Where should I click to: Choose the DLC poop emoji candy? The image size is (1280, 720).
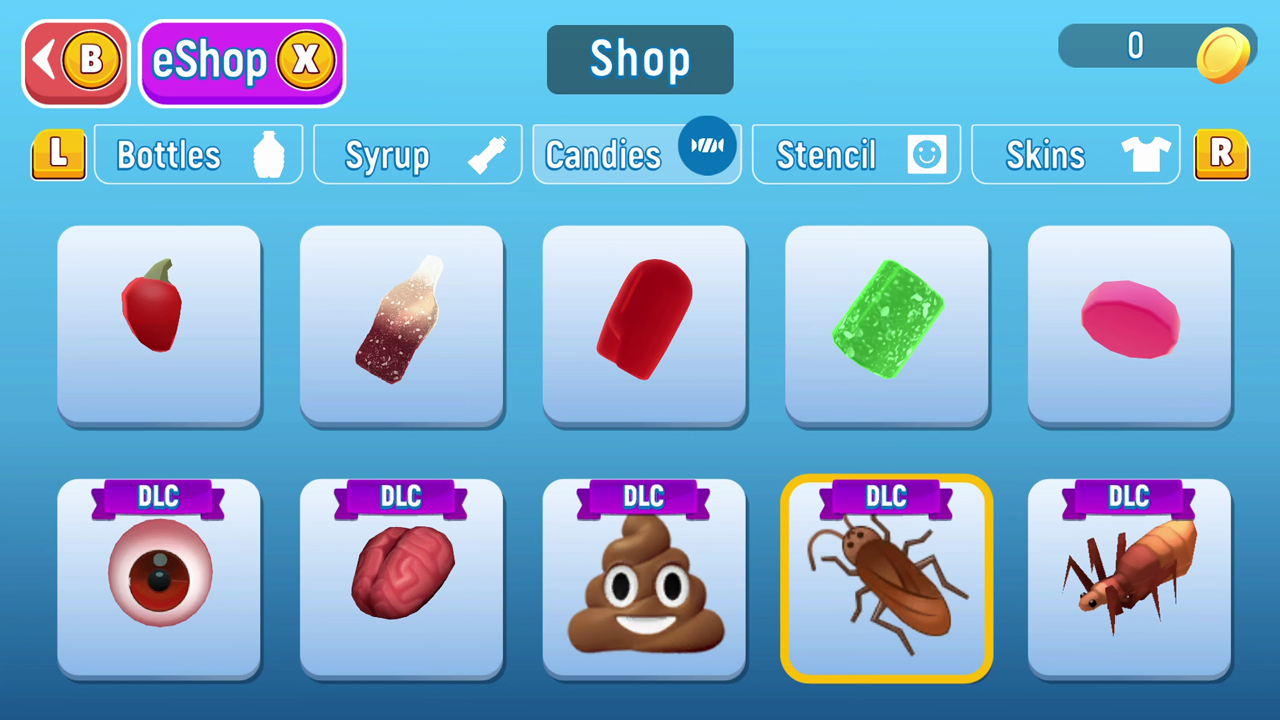click(x=643, y=580)
